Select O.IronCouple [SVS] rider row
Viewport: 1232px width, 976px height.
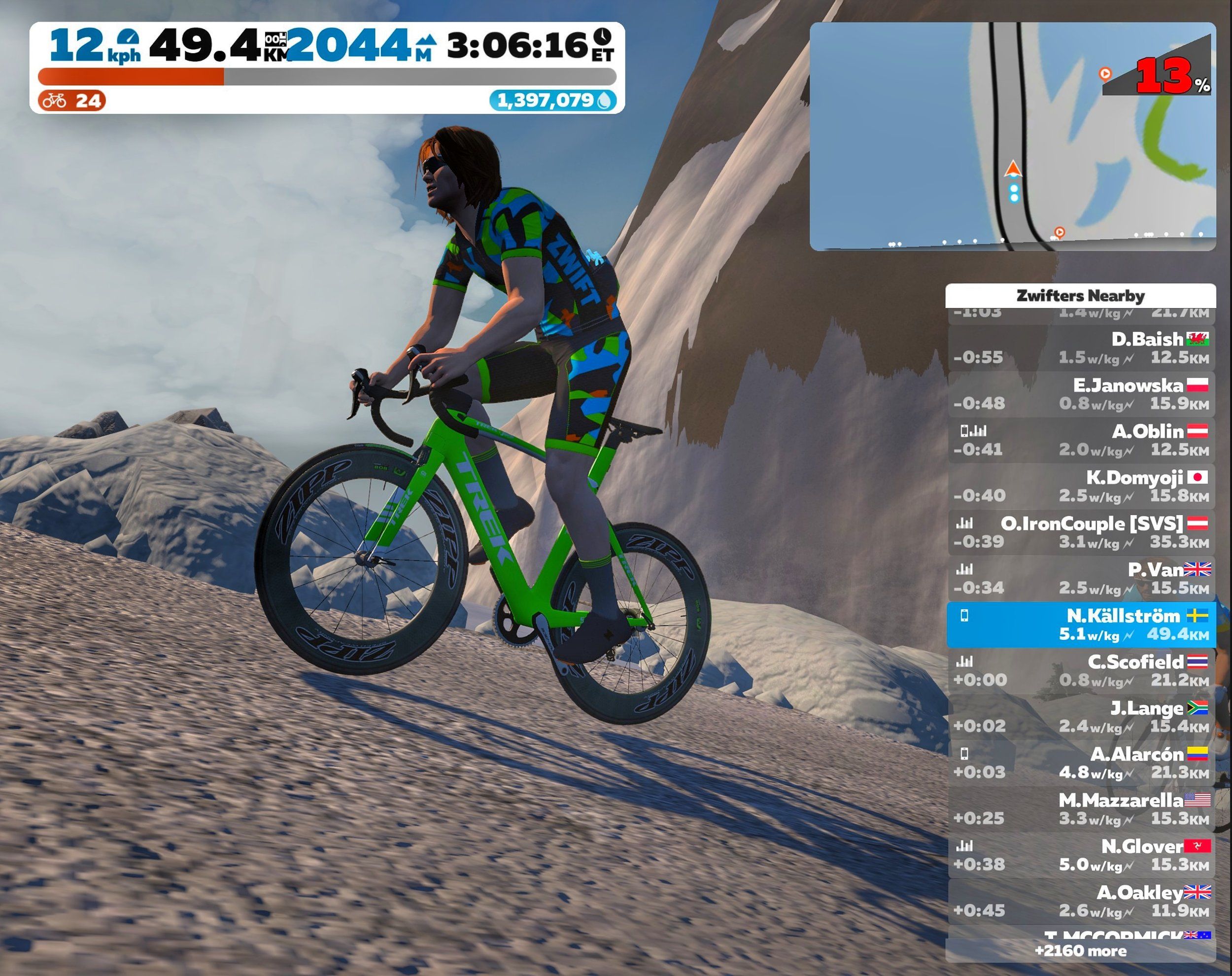click(1081, 532)
